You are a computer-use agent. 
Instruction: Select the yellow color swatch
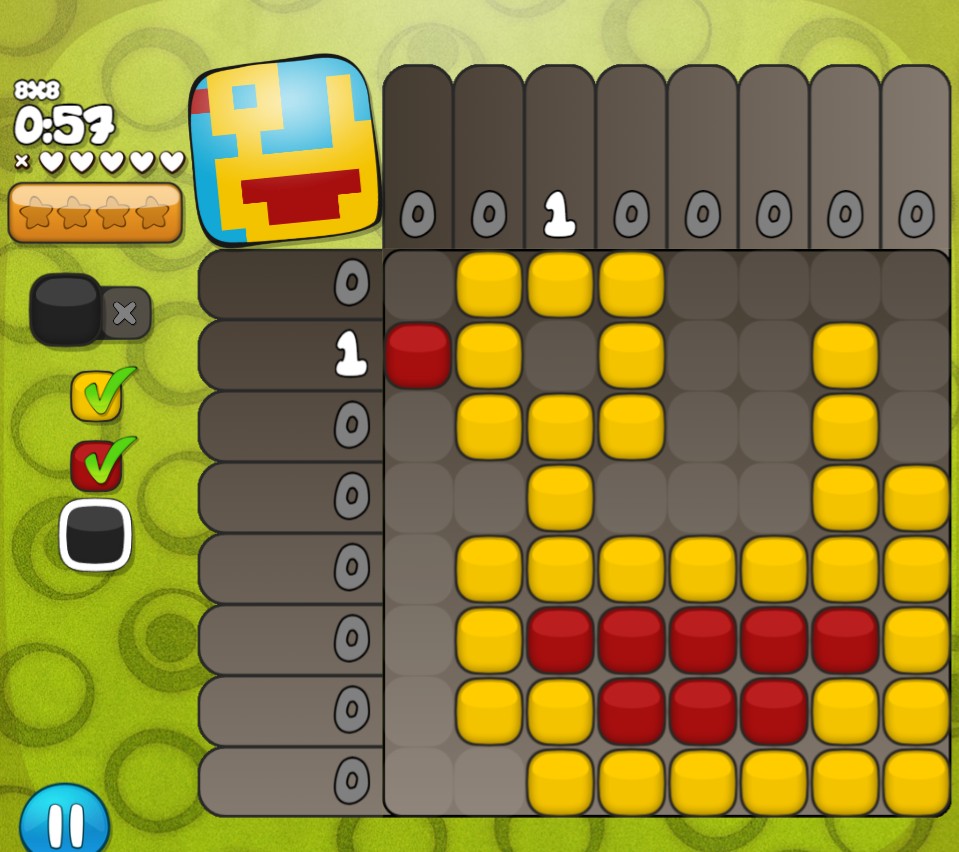point(97,396)
